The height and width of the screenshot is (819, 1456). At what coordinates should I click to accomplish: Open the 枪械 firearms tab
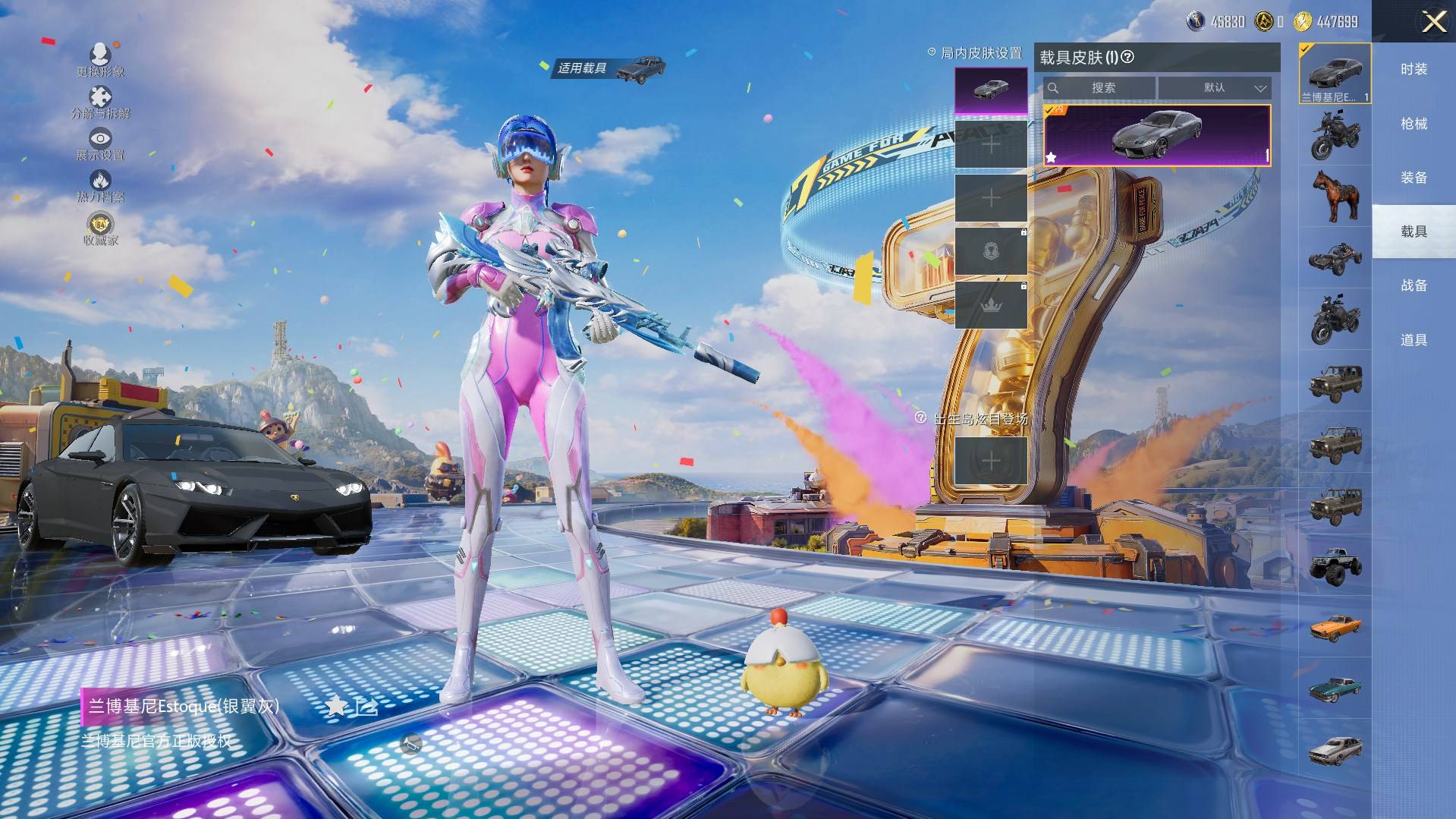tap(1414, 123)
